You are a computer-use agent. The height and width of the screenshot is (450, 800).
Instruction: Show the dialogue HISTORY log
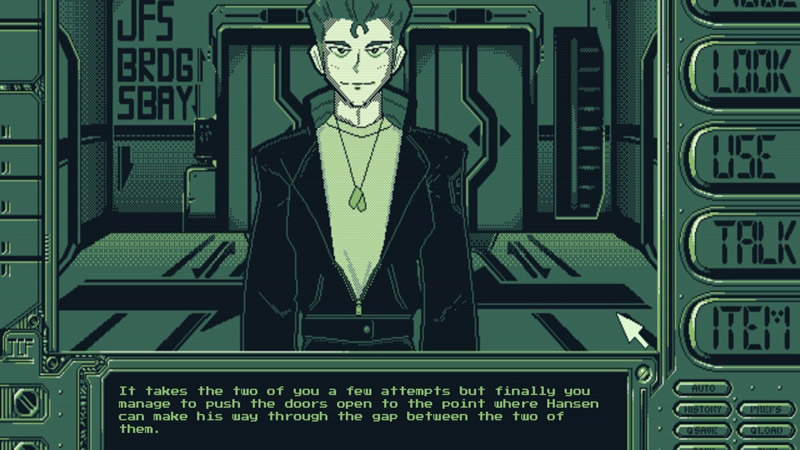click(x=703, y=409)
